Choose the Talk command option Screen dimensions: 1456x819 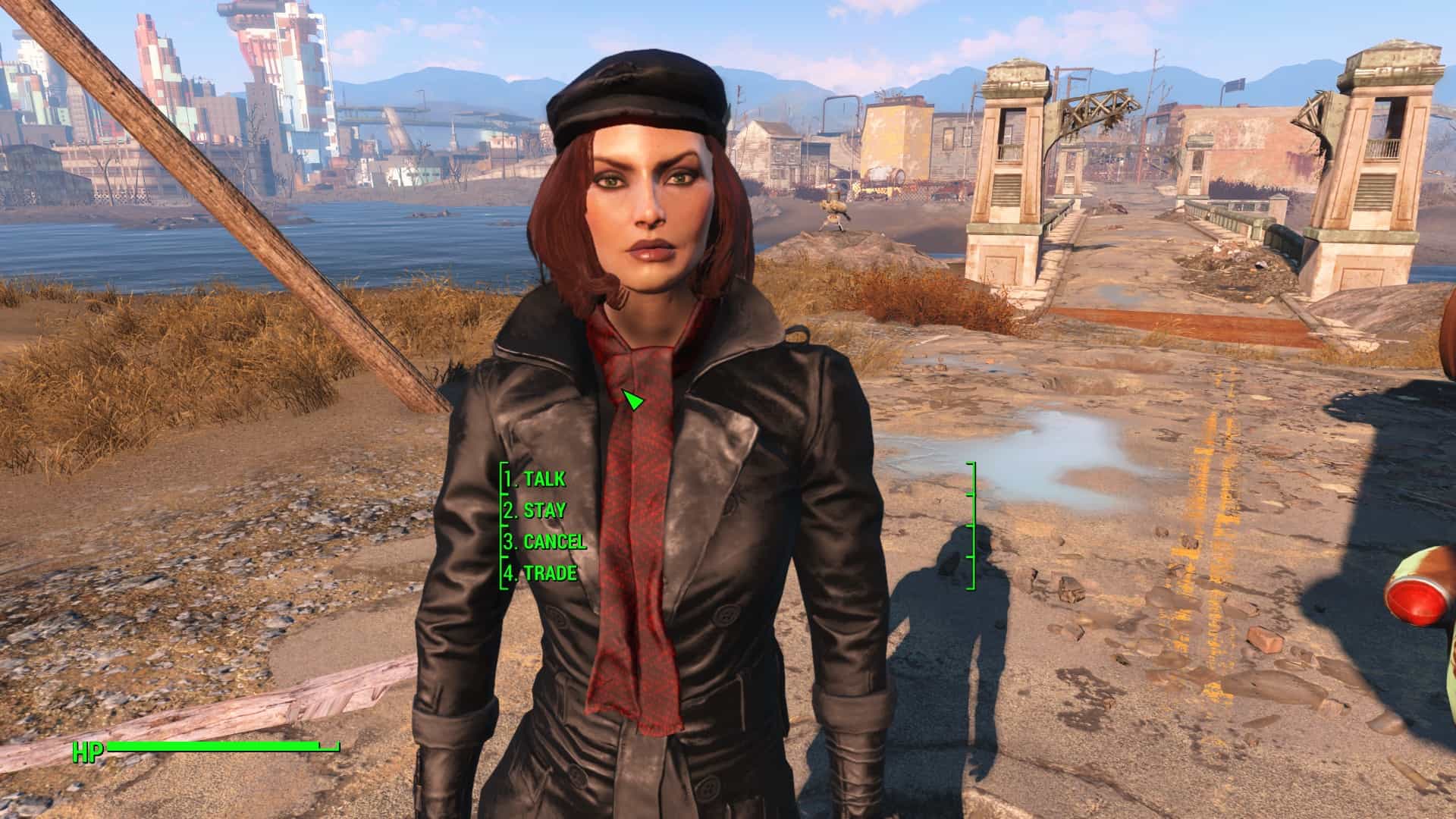(535, 479)
